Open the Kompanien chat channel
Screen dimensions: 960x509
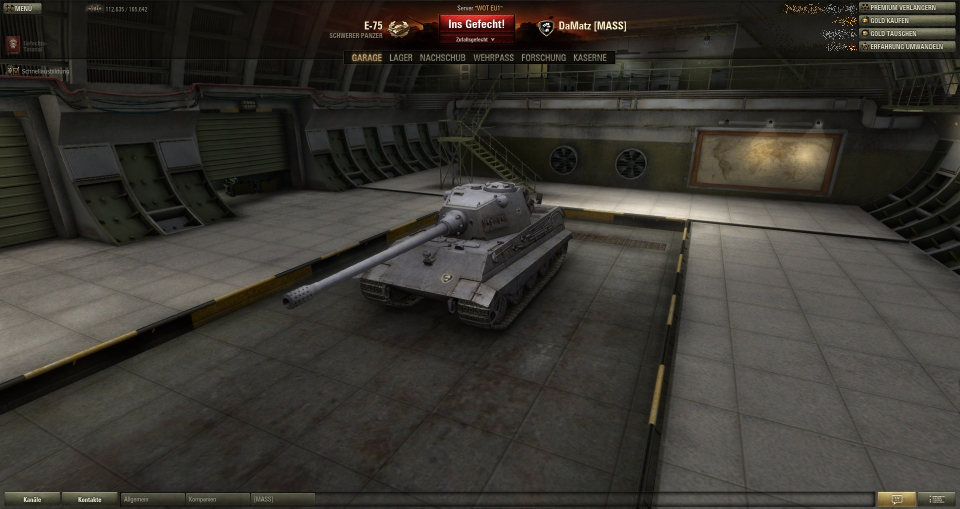click(x=217, y=499)
